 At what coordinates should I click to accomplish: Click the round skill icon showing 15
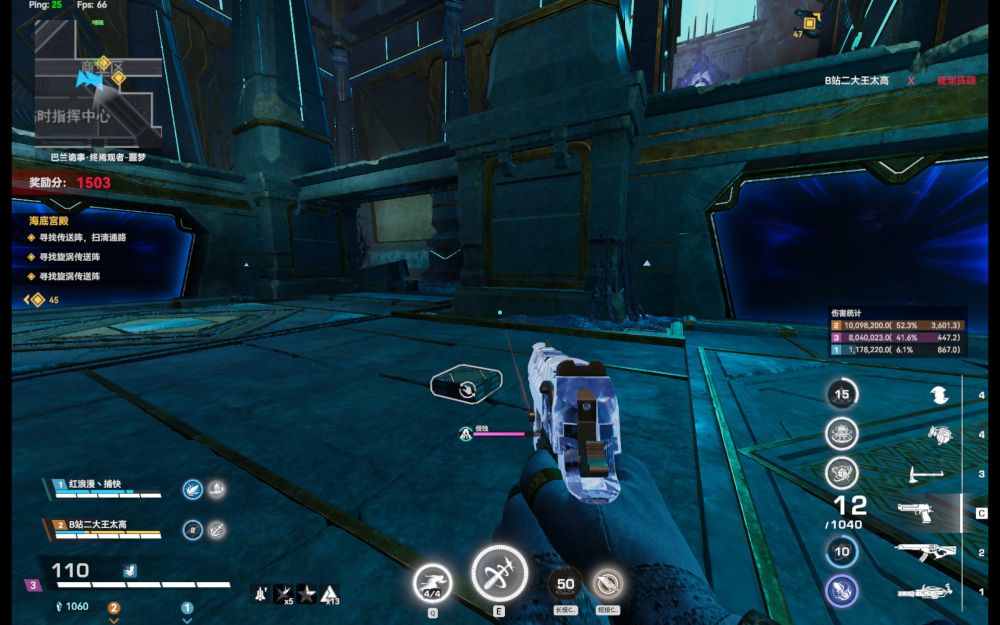click(842, 394)
